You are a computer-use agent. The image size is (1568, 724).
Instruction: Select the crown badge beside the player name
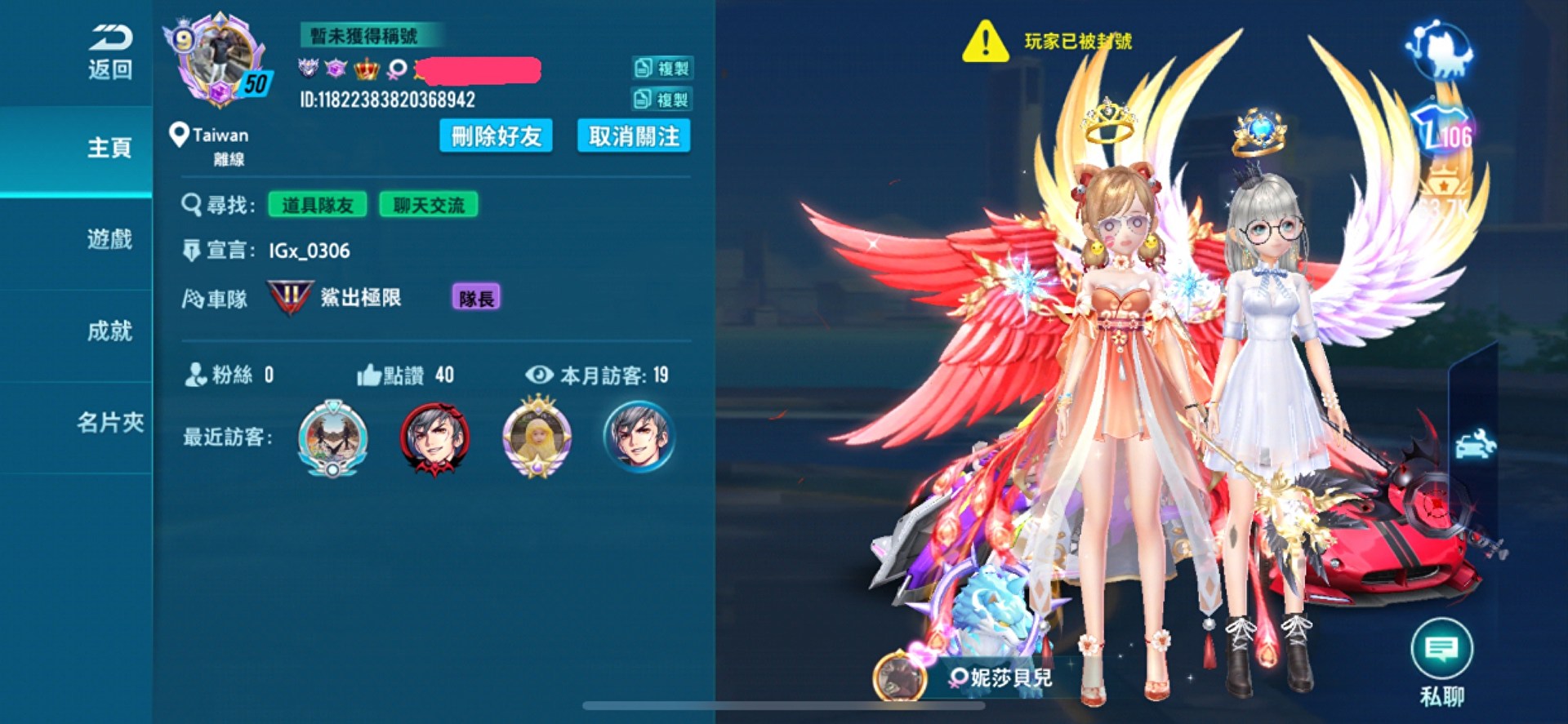point(366,69)
